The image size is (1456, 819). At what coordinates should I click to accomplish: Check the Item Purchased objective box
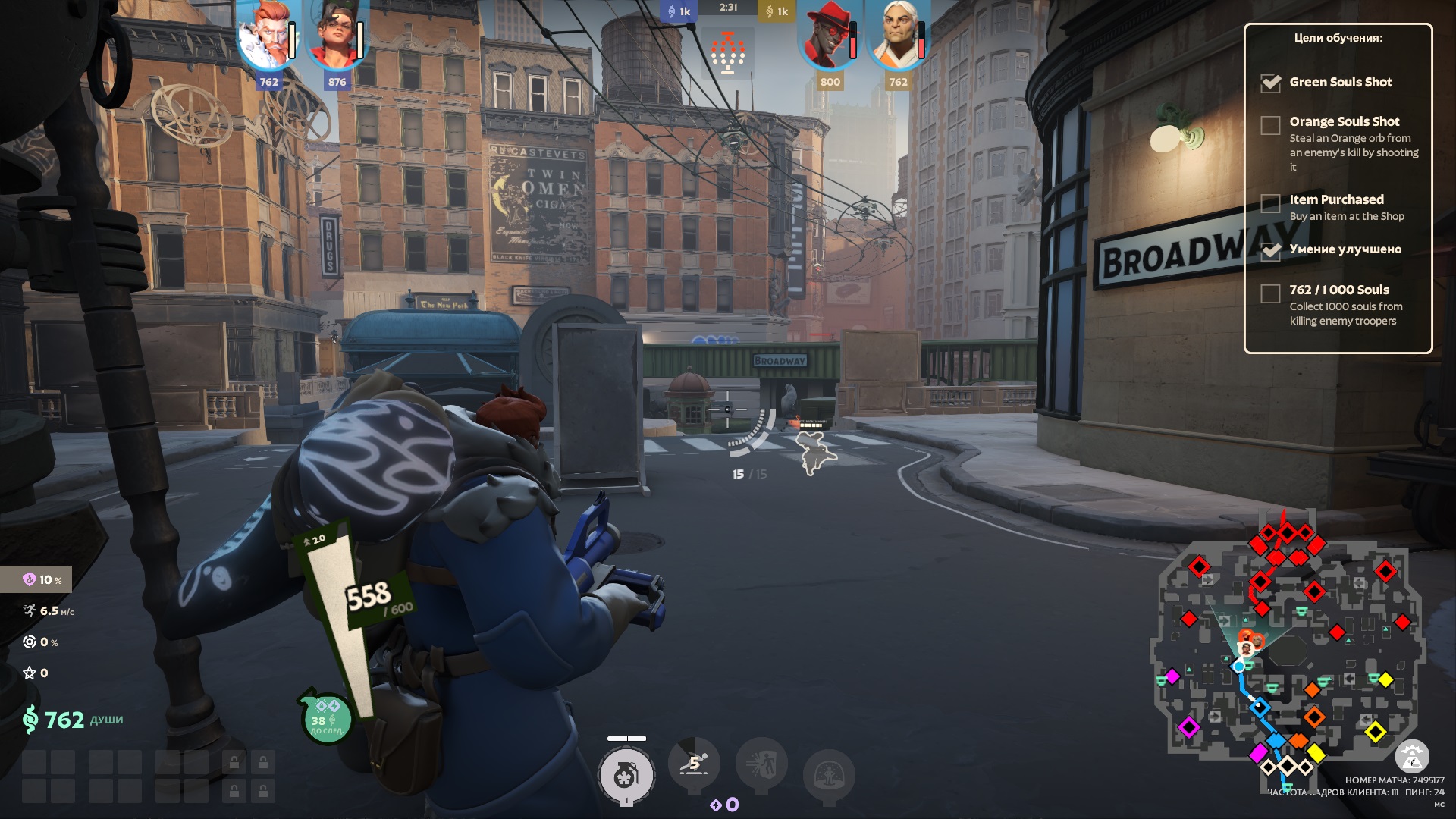tap(1271, 203)
